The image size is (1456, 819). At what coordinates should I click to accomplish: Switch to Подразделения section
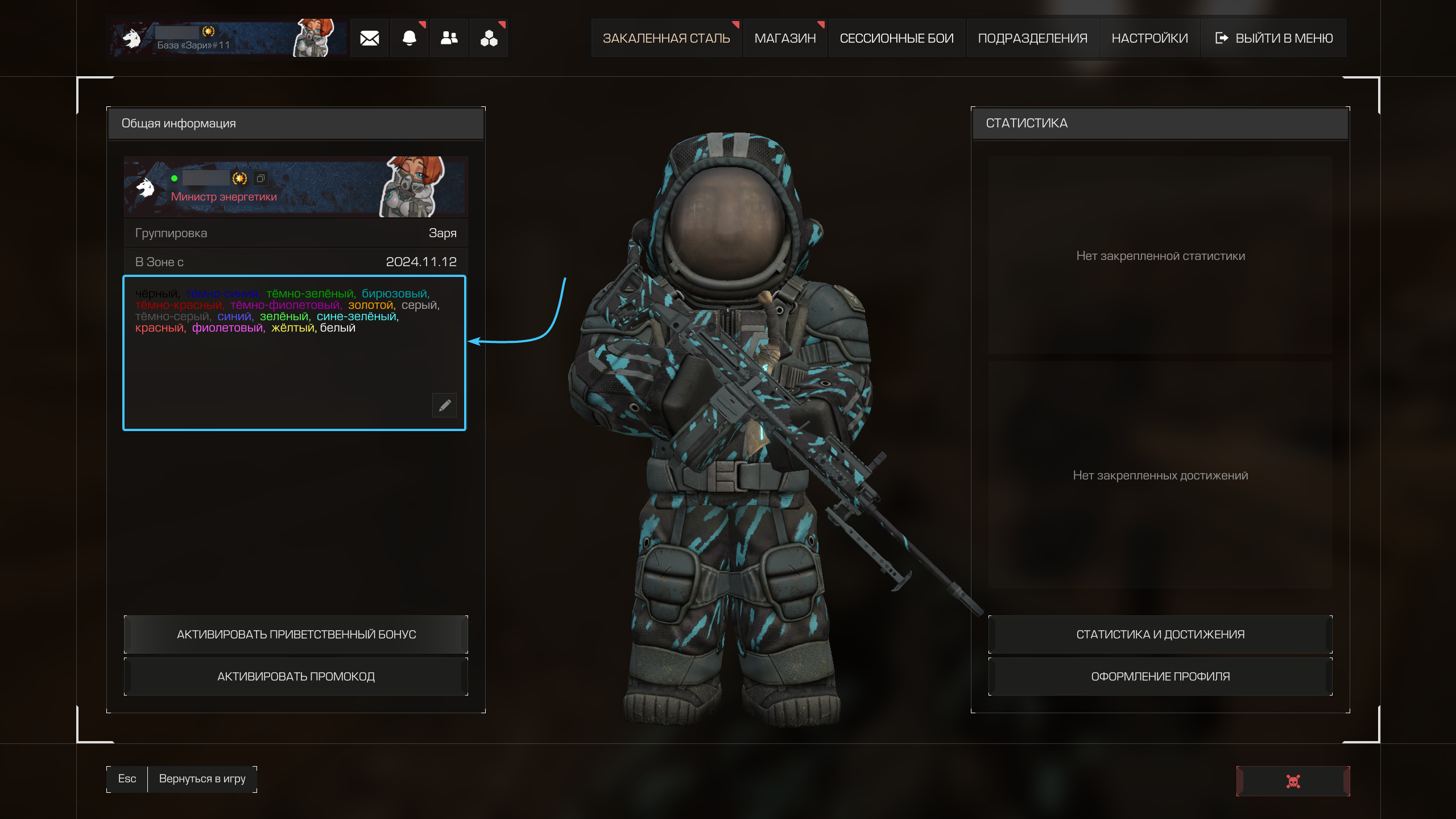pyautogui.click(x=1032, y=38)
